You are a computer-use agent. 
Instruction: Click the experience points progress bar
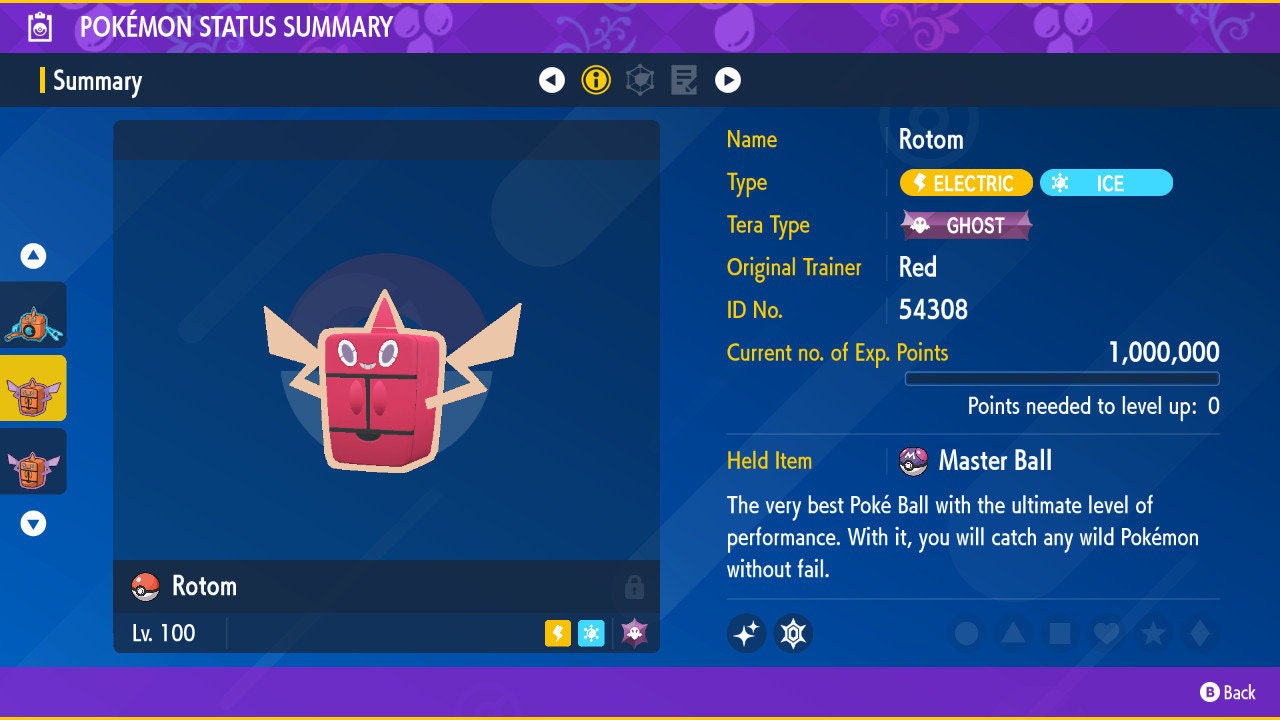(x=1063, y=378)
